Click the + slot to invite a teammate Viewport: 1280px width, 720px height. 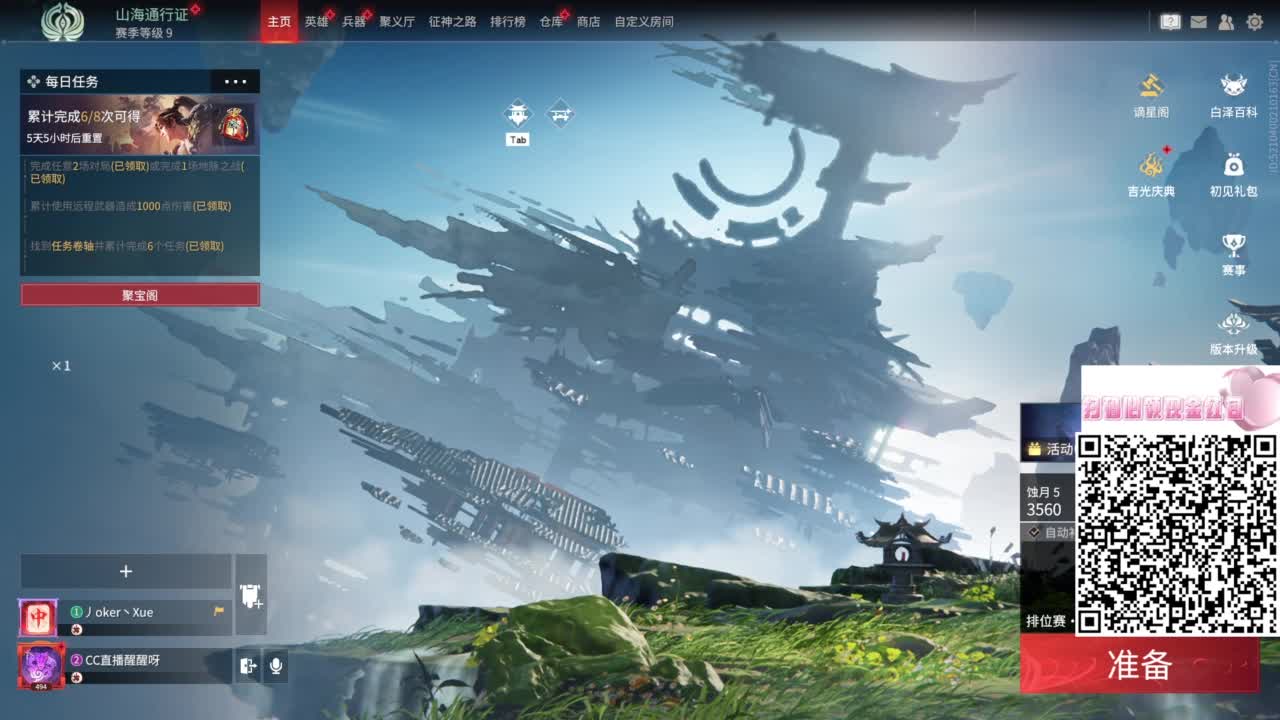pyautogui.click(x=126, y=571)
